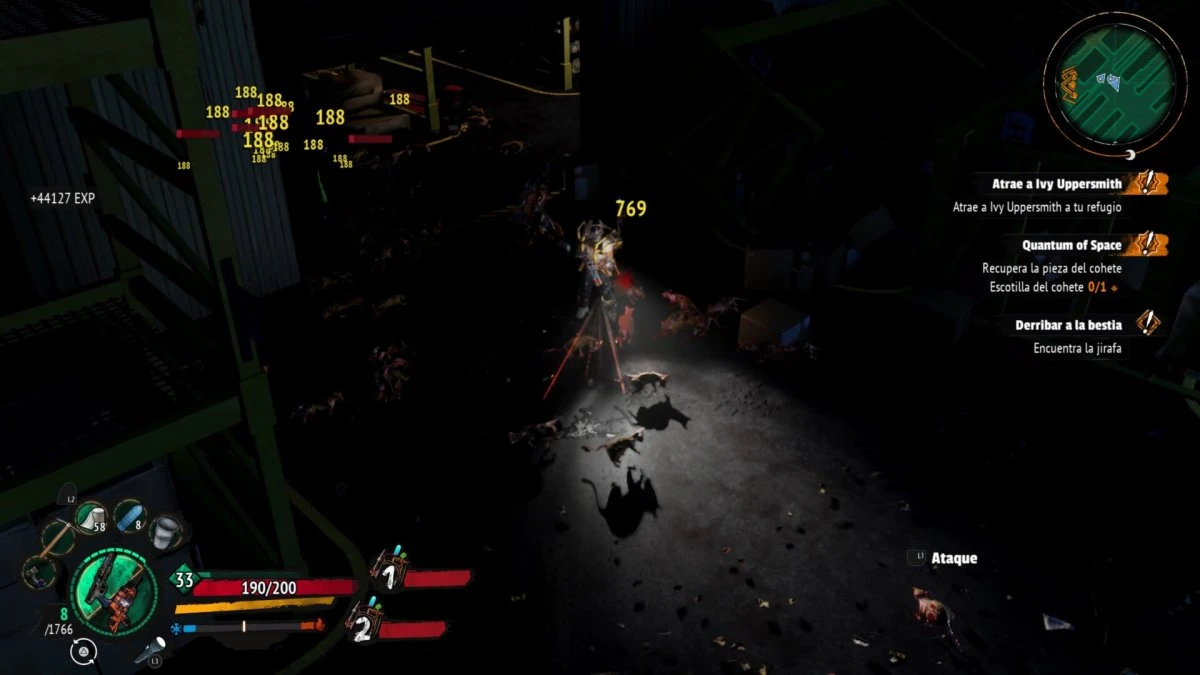Select the "Derribar a la bestia" quest
1200x675 pixels.
click(x=1070, y=325)
